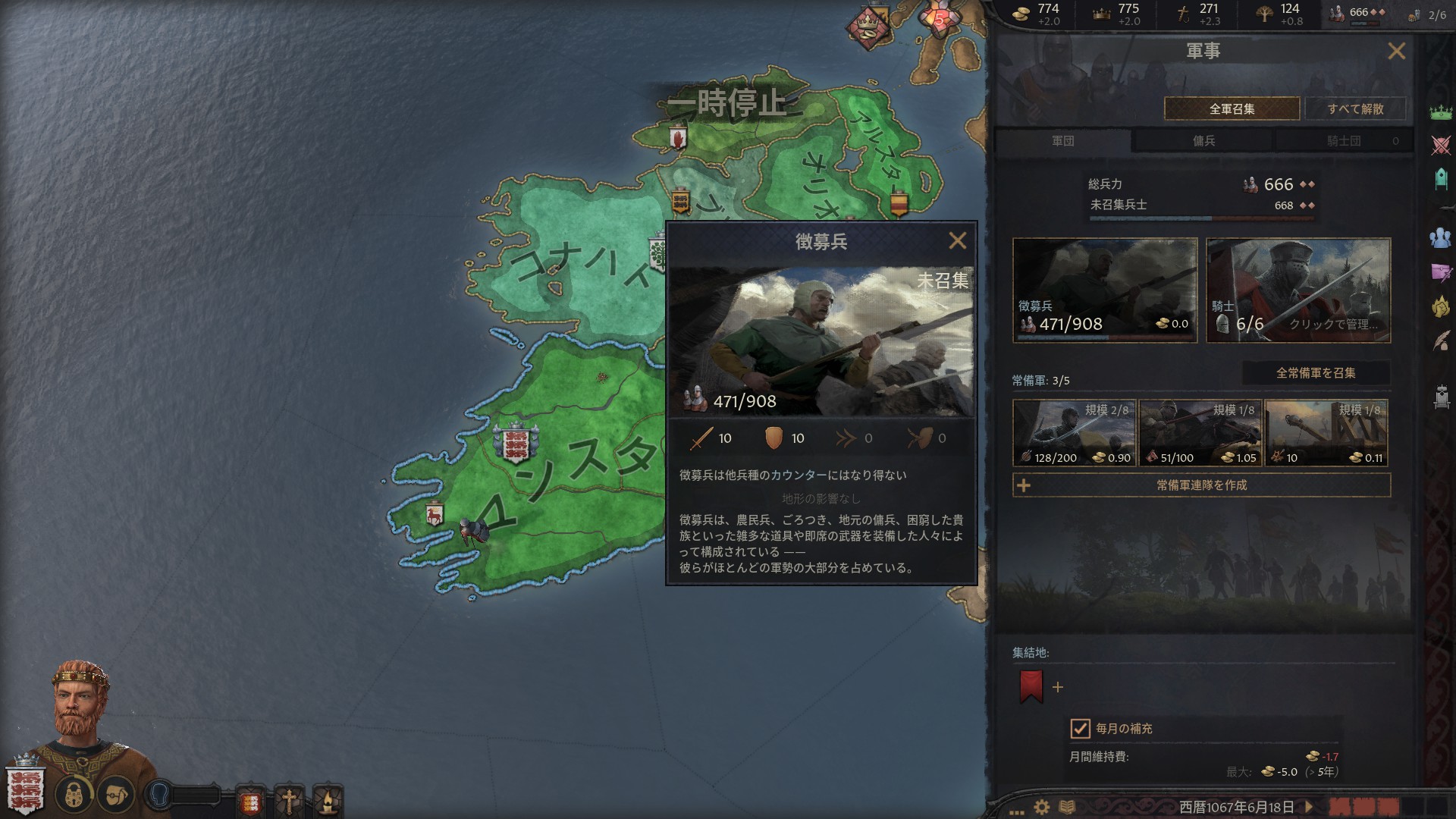Open the faith panel with the cross icon
Image resolution: width=1456 pixels, height=819 pixels.
pyautogui.click(x=289, y=798)
